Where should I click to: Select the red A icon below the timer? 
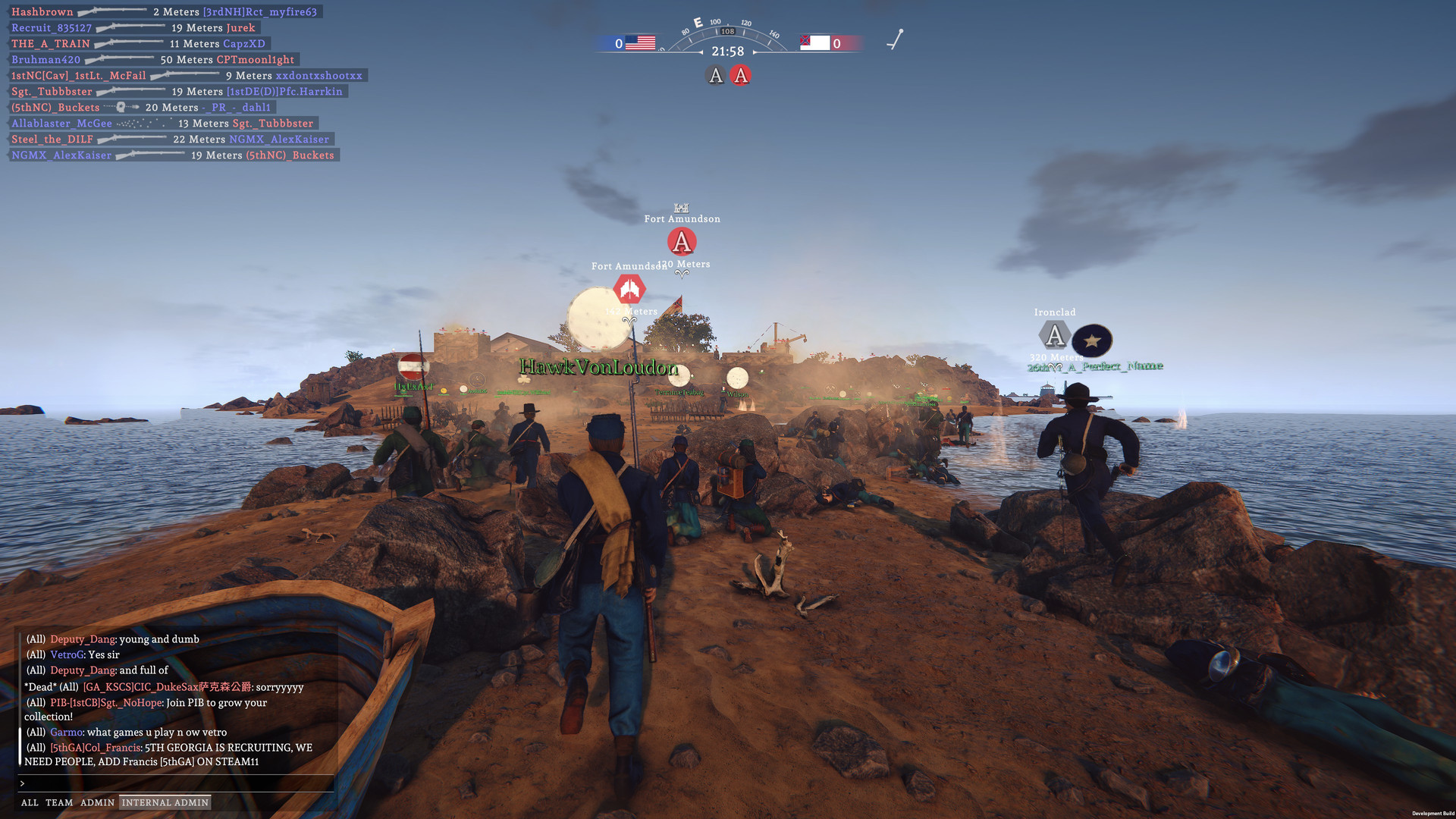point(740,75)
